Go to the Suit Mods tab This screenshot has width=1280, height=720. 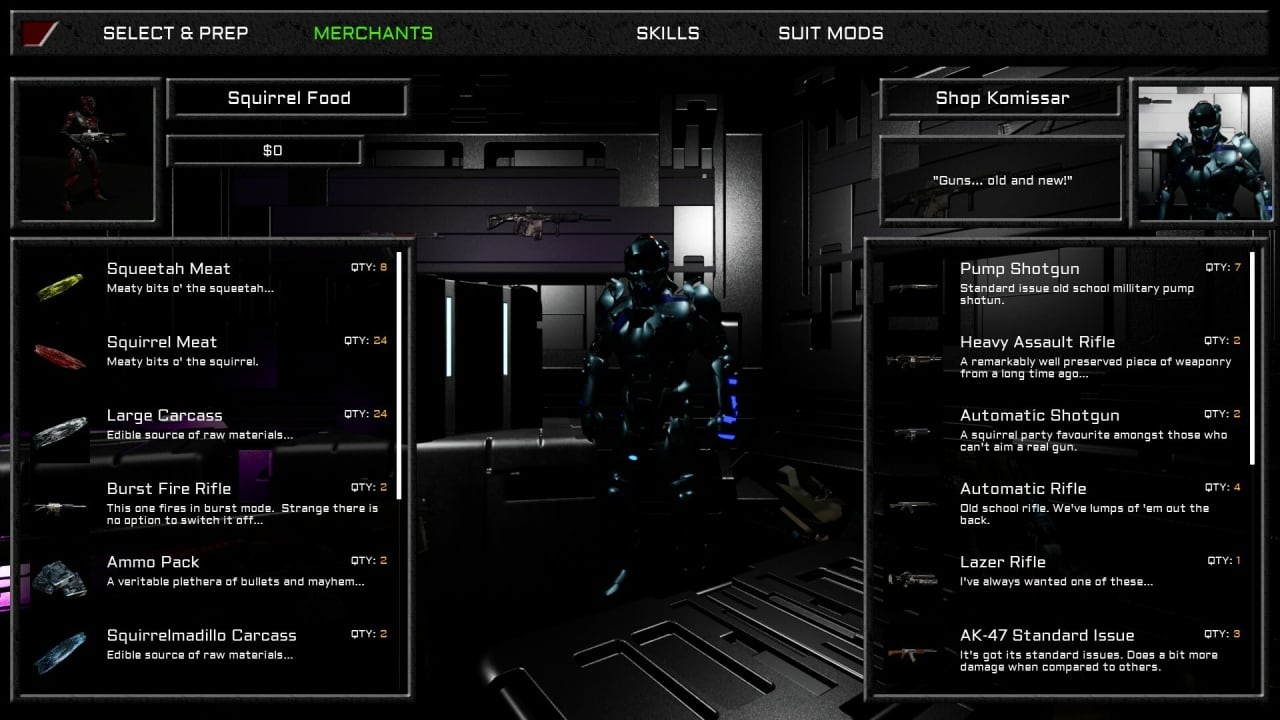click(830, 33)
